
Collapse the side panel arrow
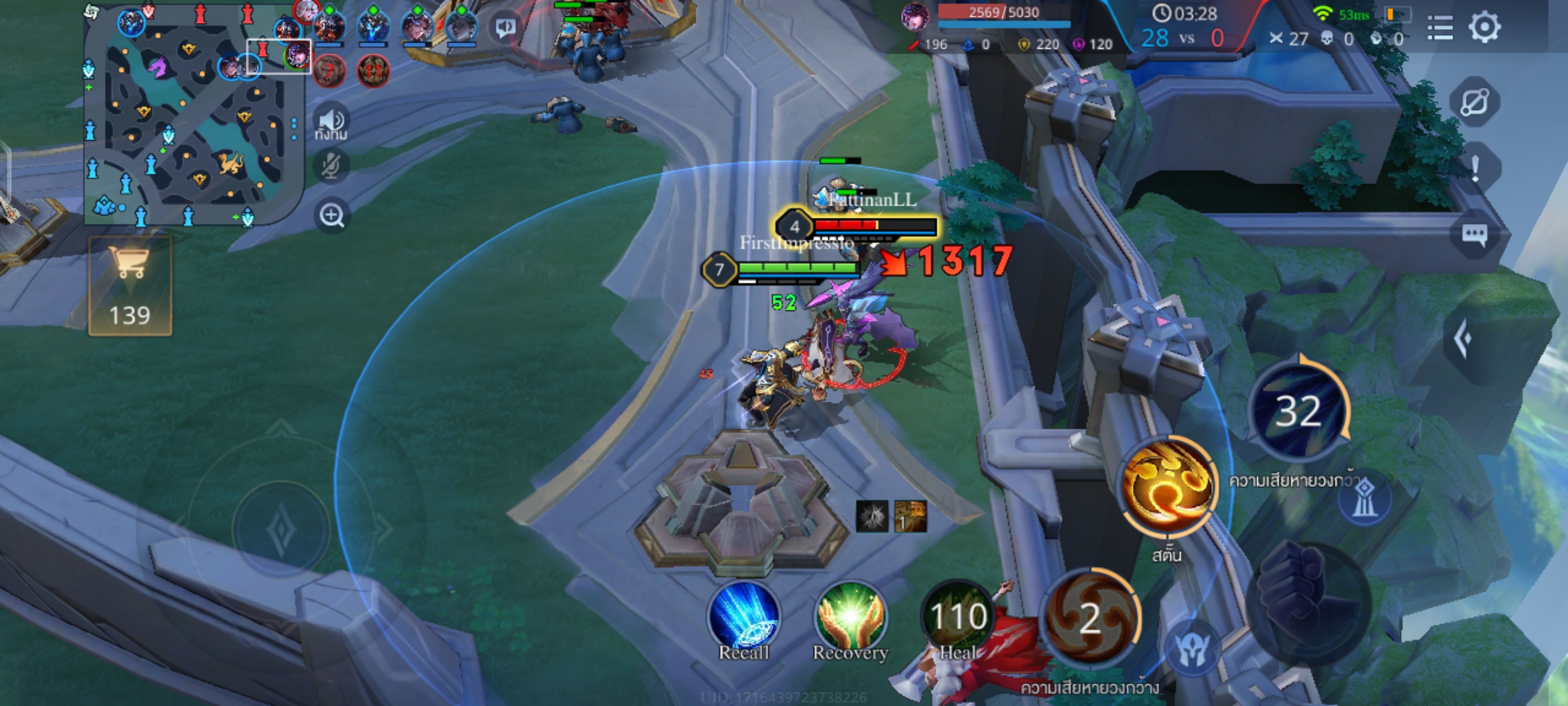pyautogui.click(x=1464, y=338)
